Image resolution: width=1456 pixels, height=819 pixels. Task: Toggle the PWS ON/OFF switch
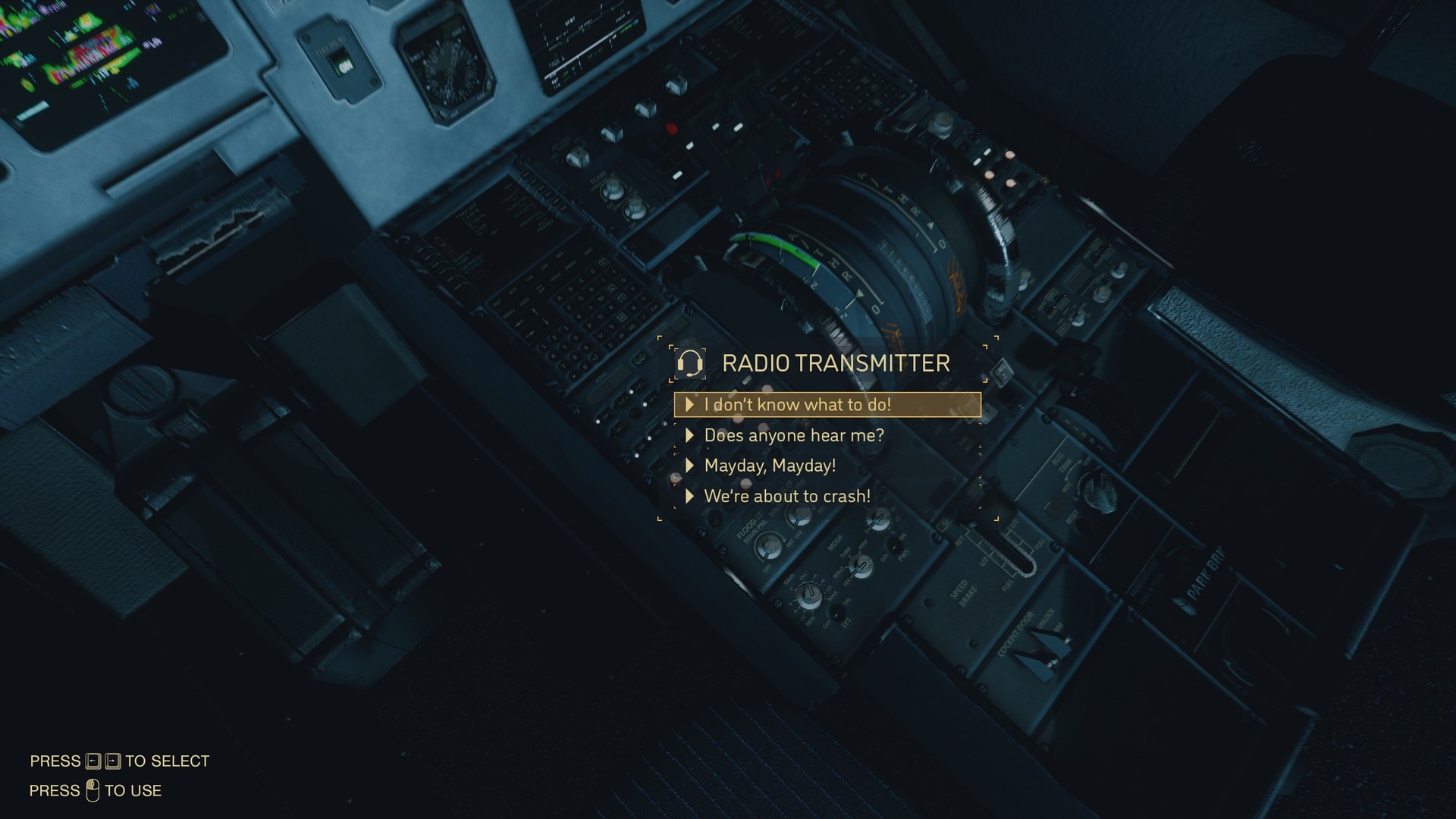tap(895, 545)
